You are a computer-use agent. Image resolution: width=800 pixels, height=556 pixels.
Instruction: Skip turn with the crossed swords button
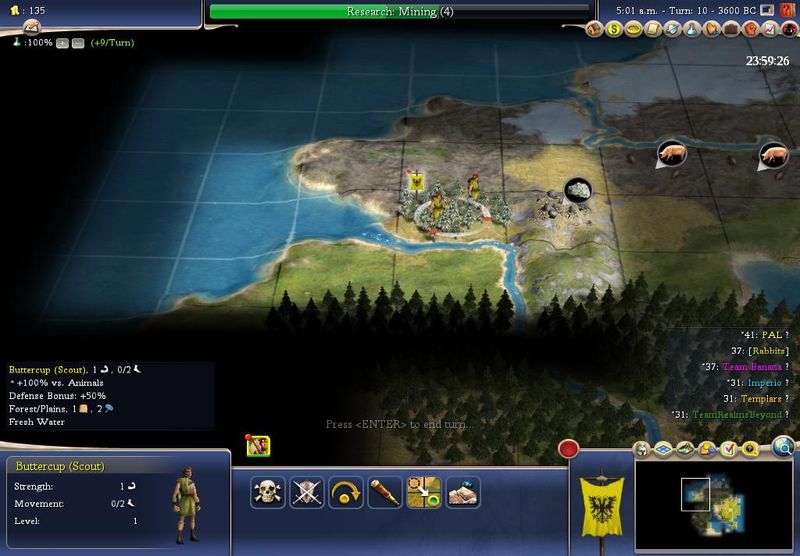(306, 492)
